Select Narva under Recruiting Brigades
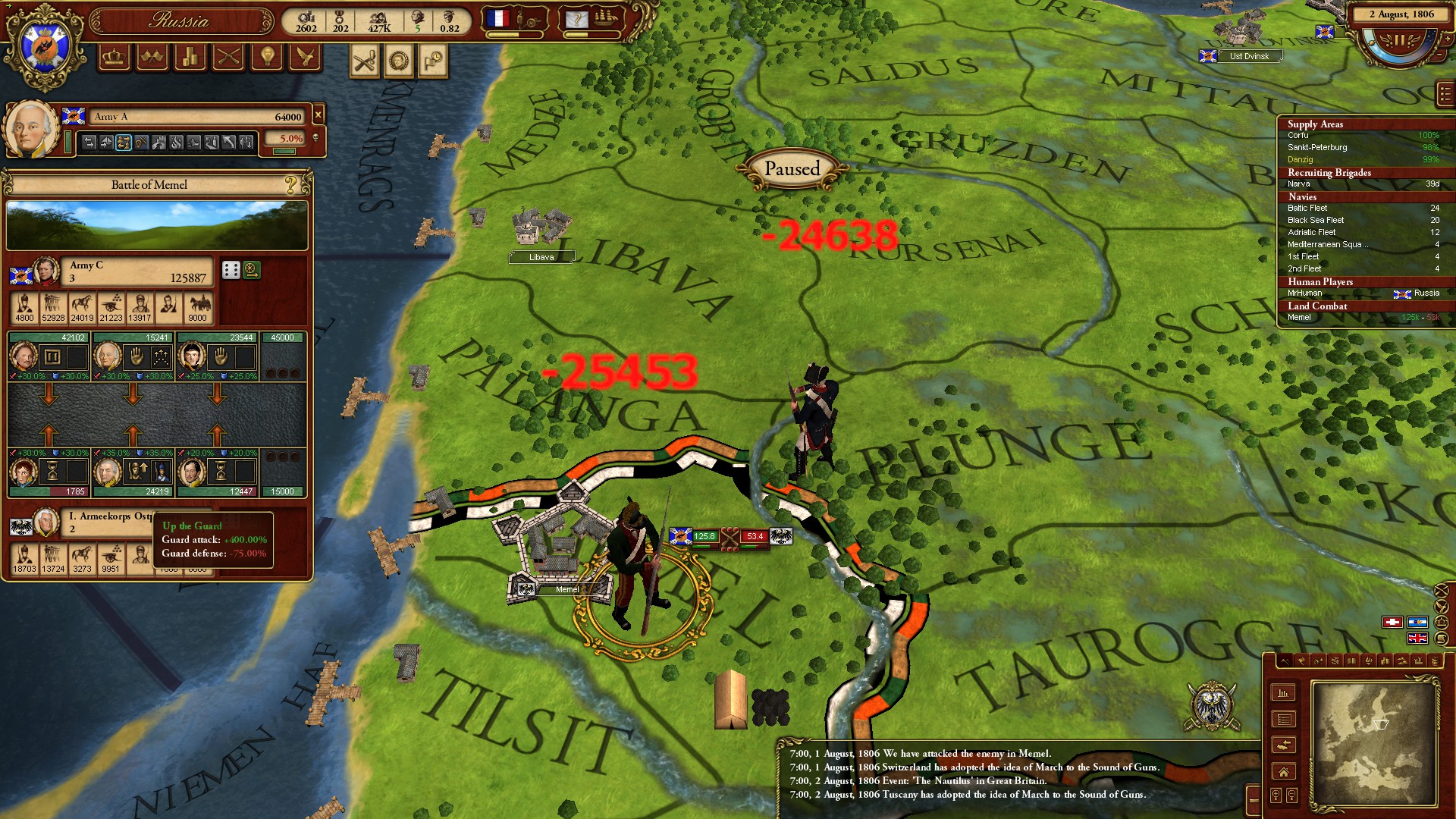This screenshot has height=819, width=1456. 1298,184
